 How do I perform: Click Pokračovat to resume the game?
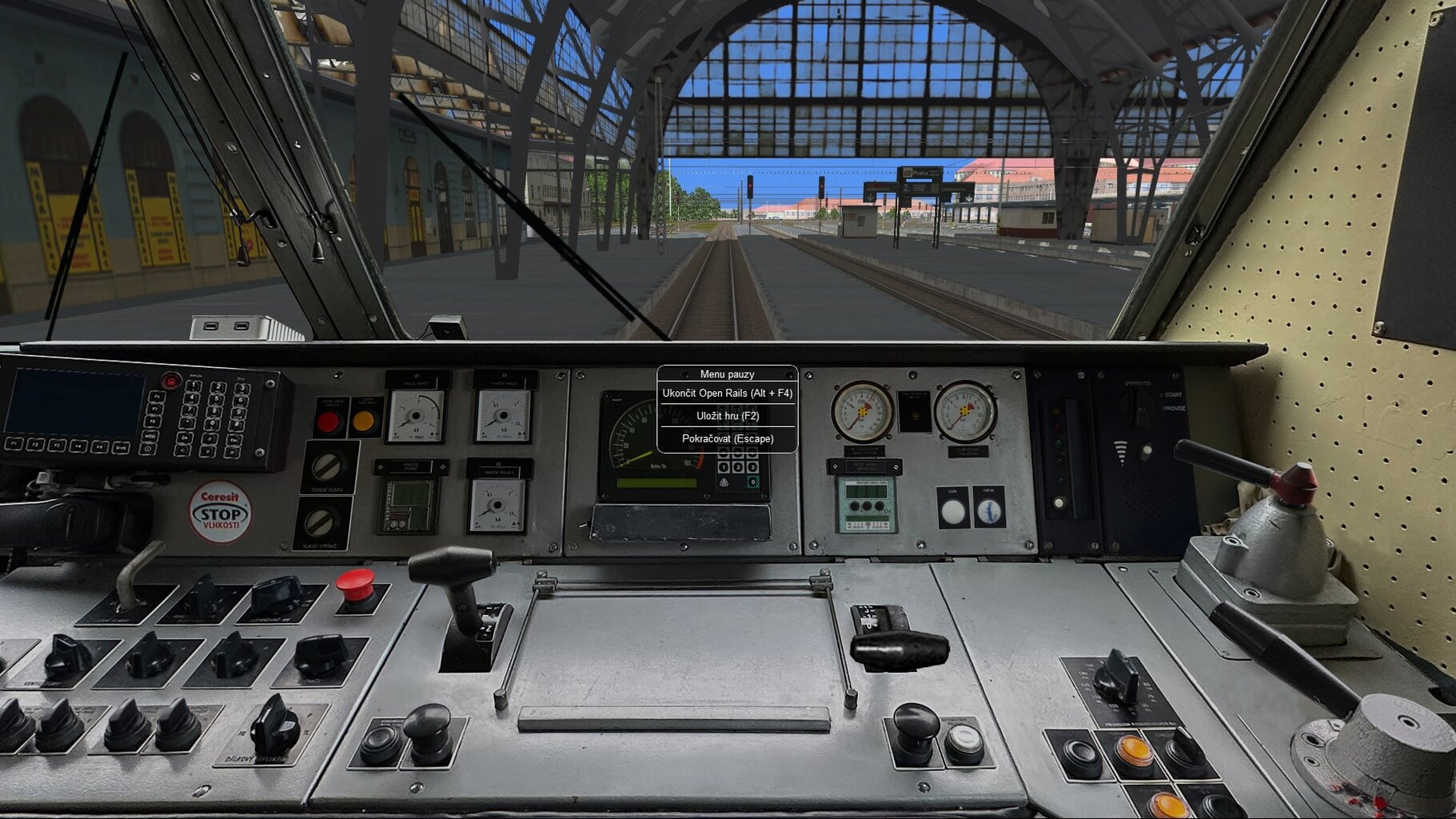[727, 439]
